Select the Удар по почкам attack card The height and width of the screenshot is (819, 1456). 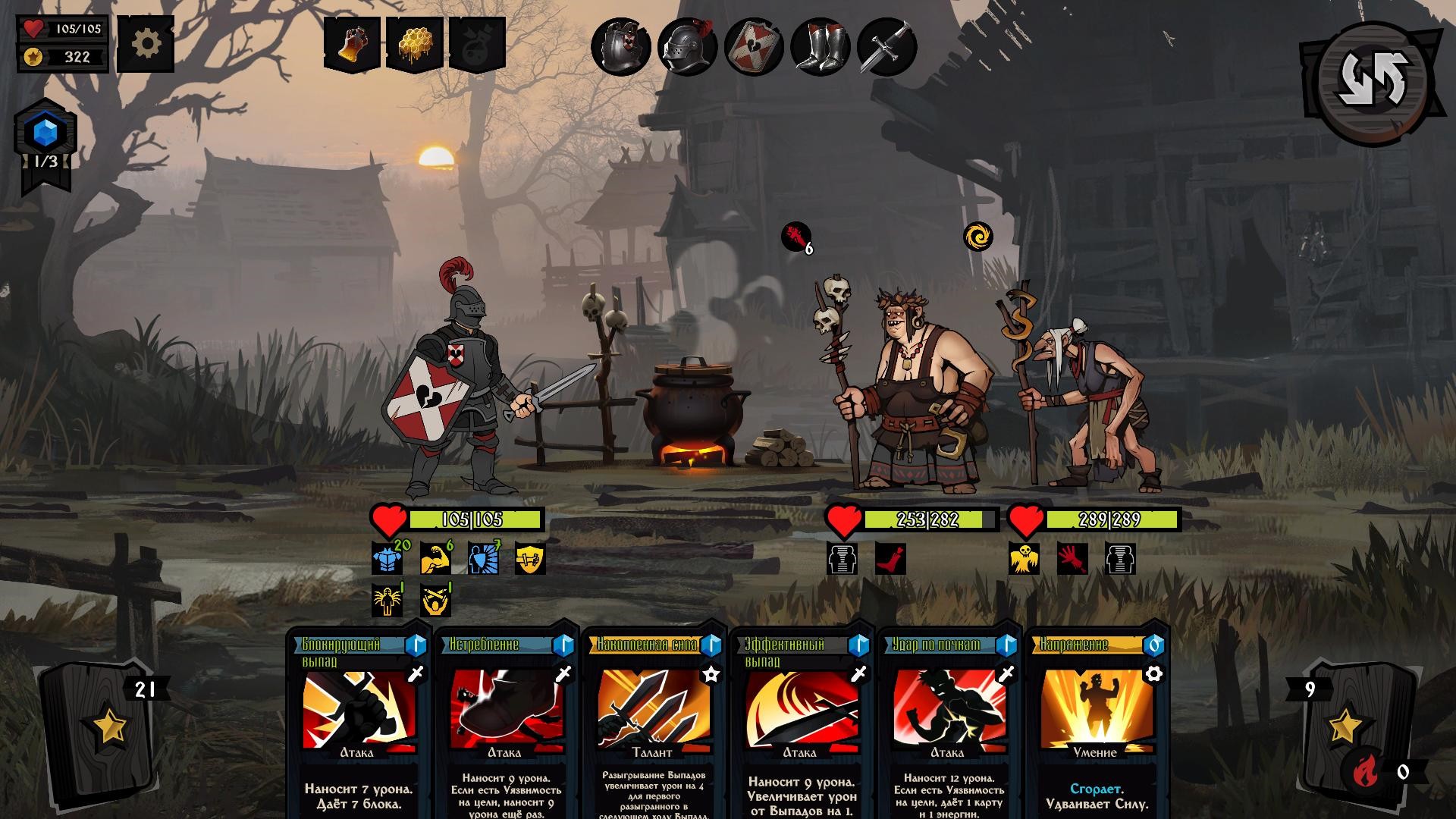[x=950, y=720]
